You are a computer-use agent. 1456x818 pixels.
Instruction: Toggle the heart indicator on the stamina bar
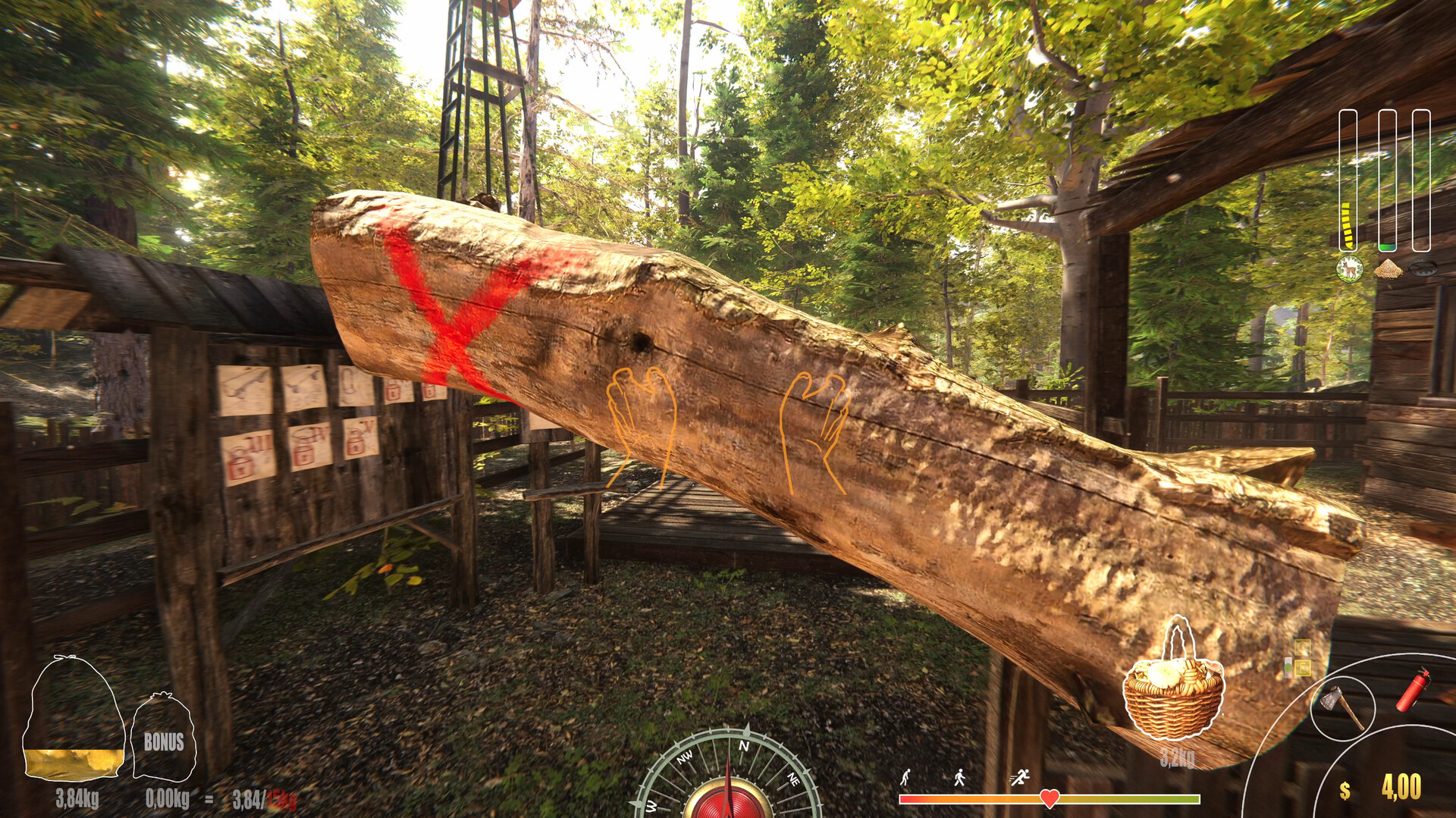click(x=1050, y=799)
